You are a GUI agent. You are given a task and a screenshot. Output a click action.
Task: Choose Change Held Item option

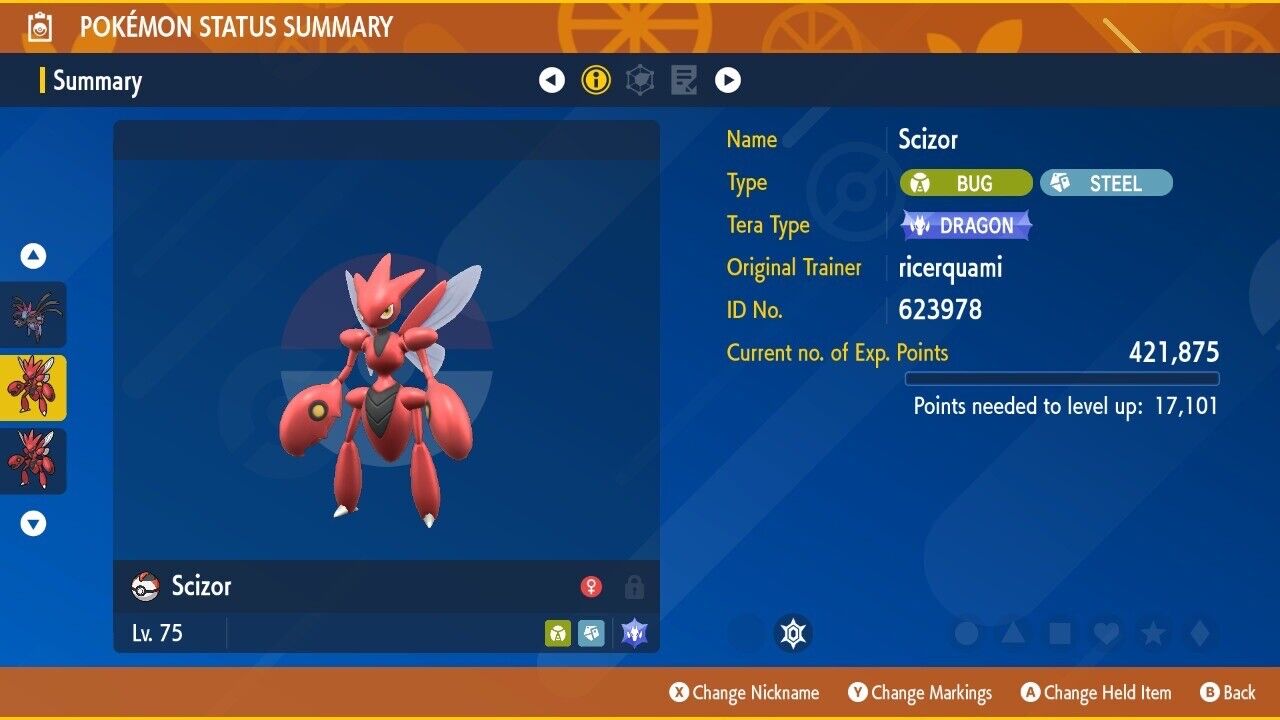[1096, 693]
